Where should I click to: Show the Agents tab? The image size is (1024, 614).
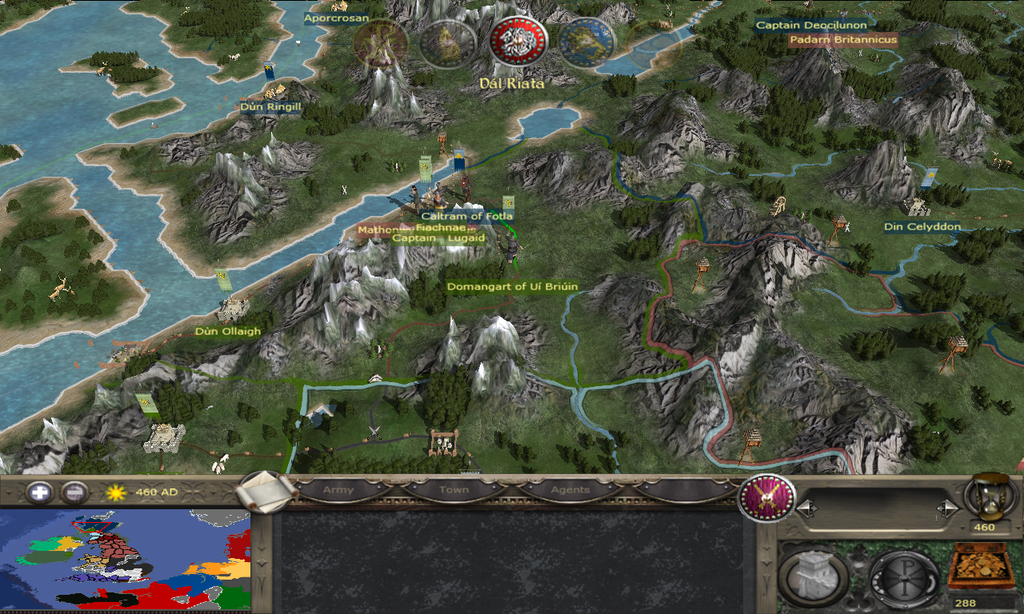(569, 490)
